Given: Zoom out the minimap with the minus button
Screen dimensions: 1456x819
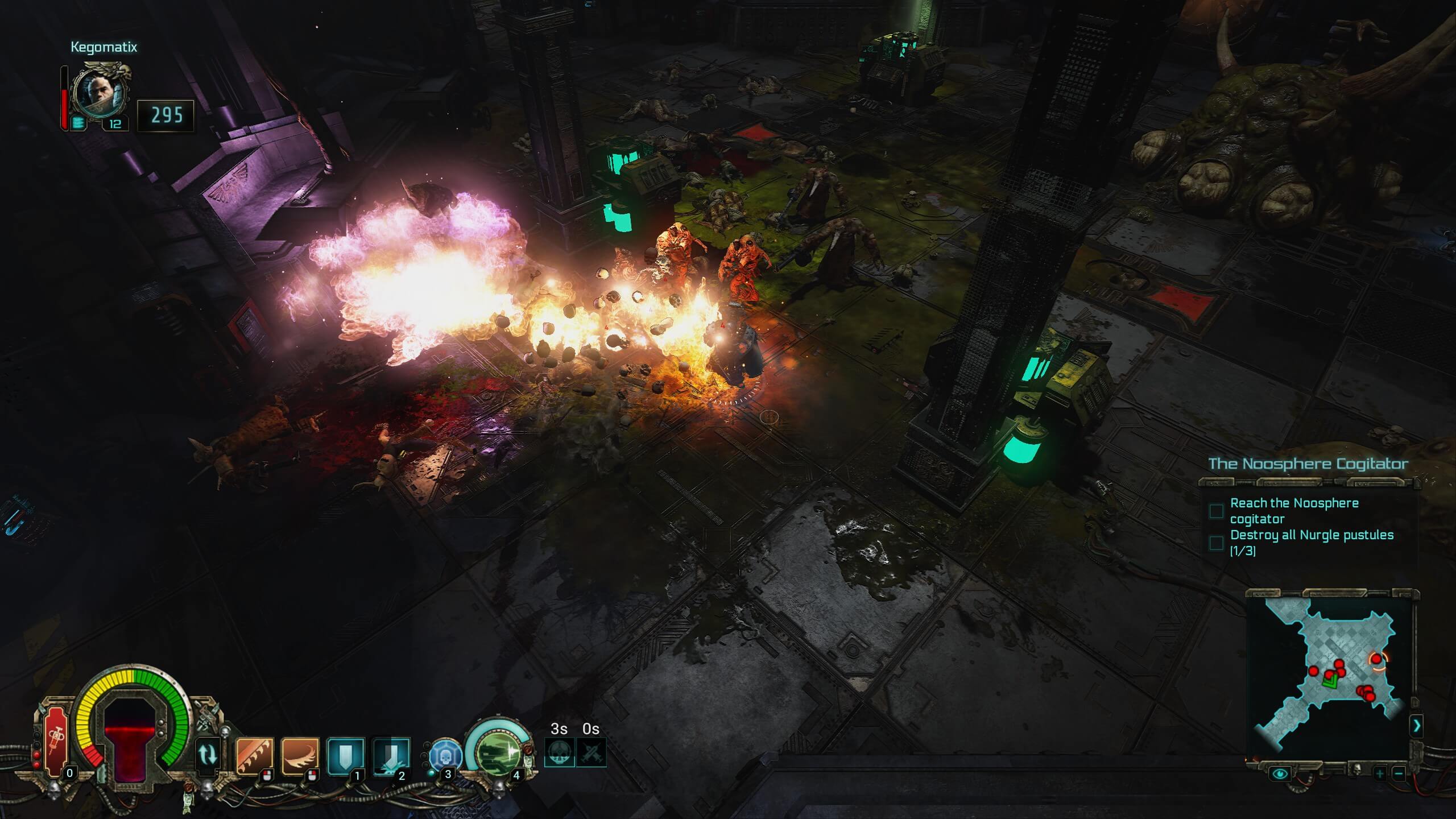Looking at the screenshot, I should click(1399, 773).
